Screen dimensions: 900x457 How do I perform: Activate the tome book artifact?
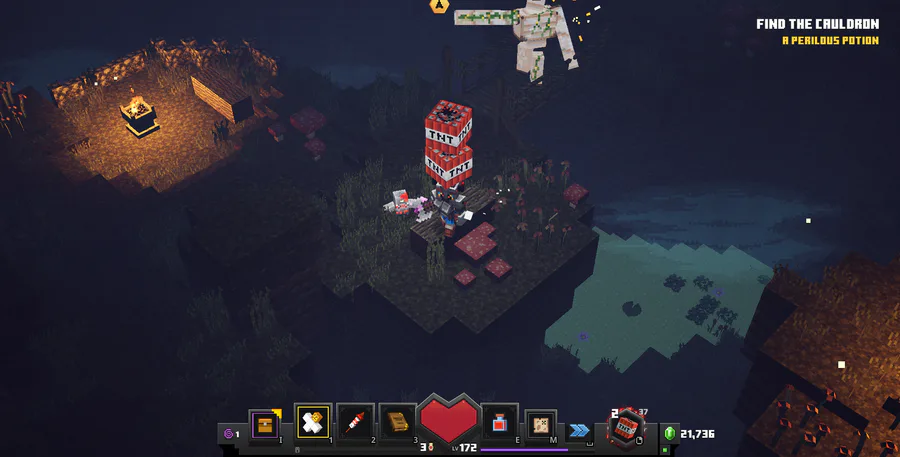[398, 424]
